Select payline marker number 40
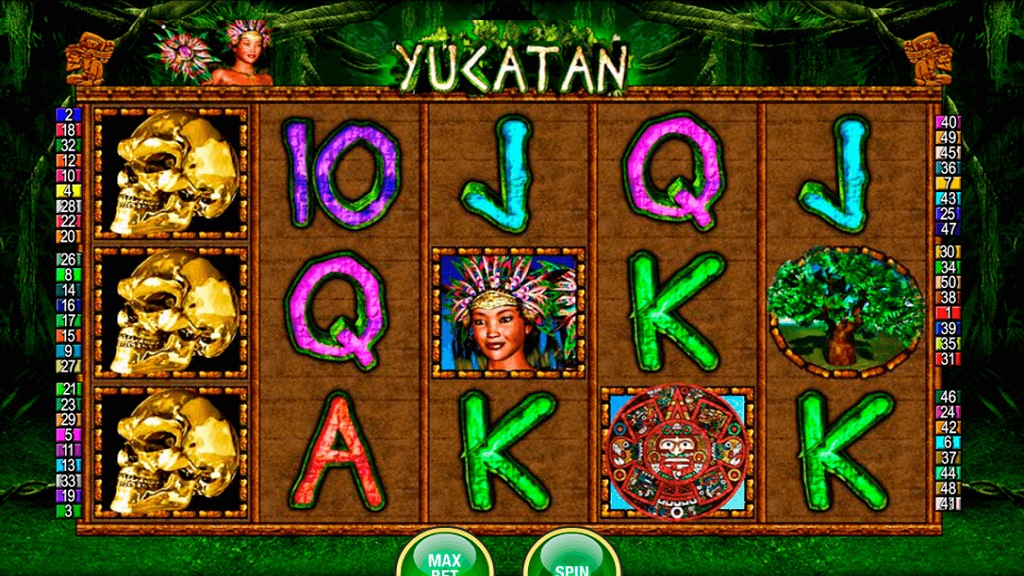Viewport: 1024px width, 576px height. click(947, 123)
